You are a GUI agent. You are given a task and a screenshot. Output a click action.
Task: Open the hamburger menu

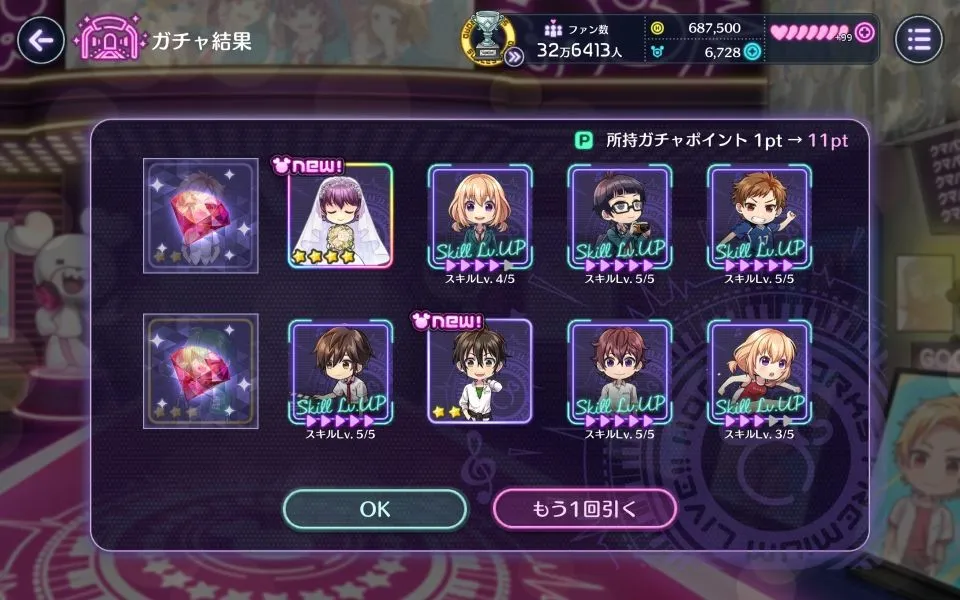[x=918, y=40]
